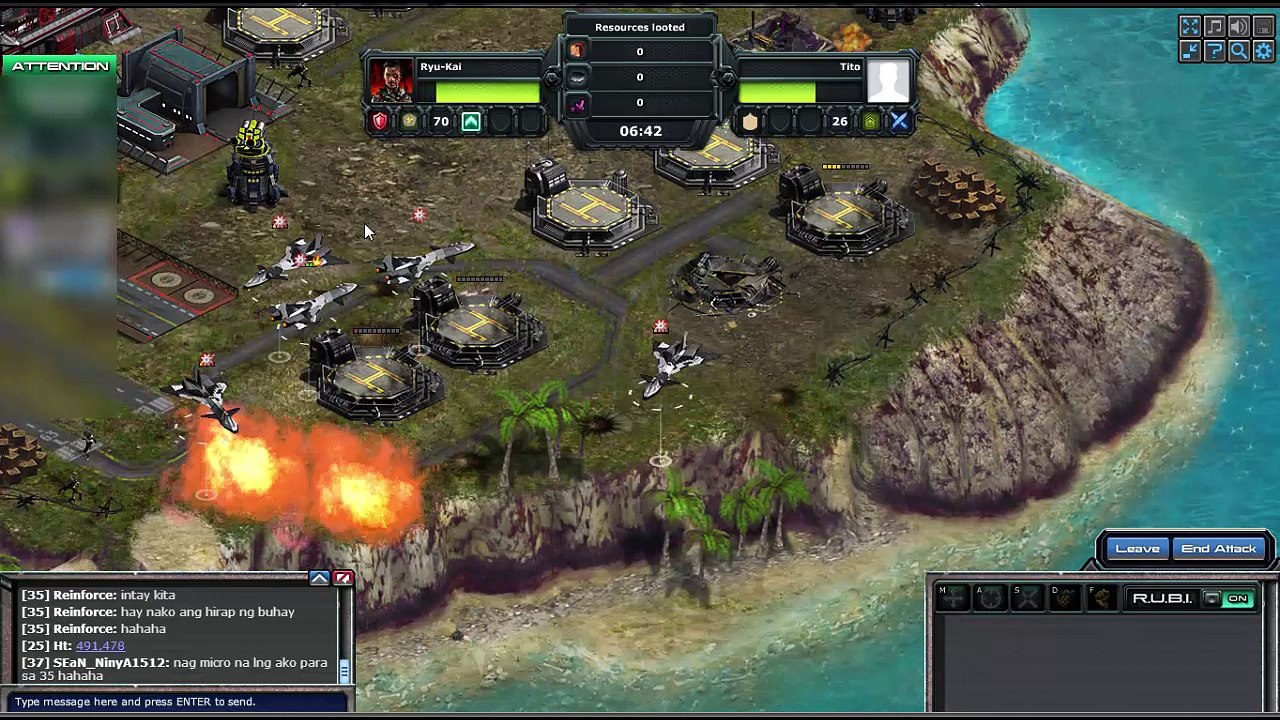The image size is (1280, 720).
Task: Toggle the R.U.B.I. ON switch
Action: click(x=1238, y=599)
